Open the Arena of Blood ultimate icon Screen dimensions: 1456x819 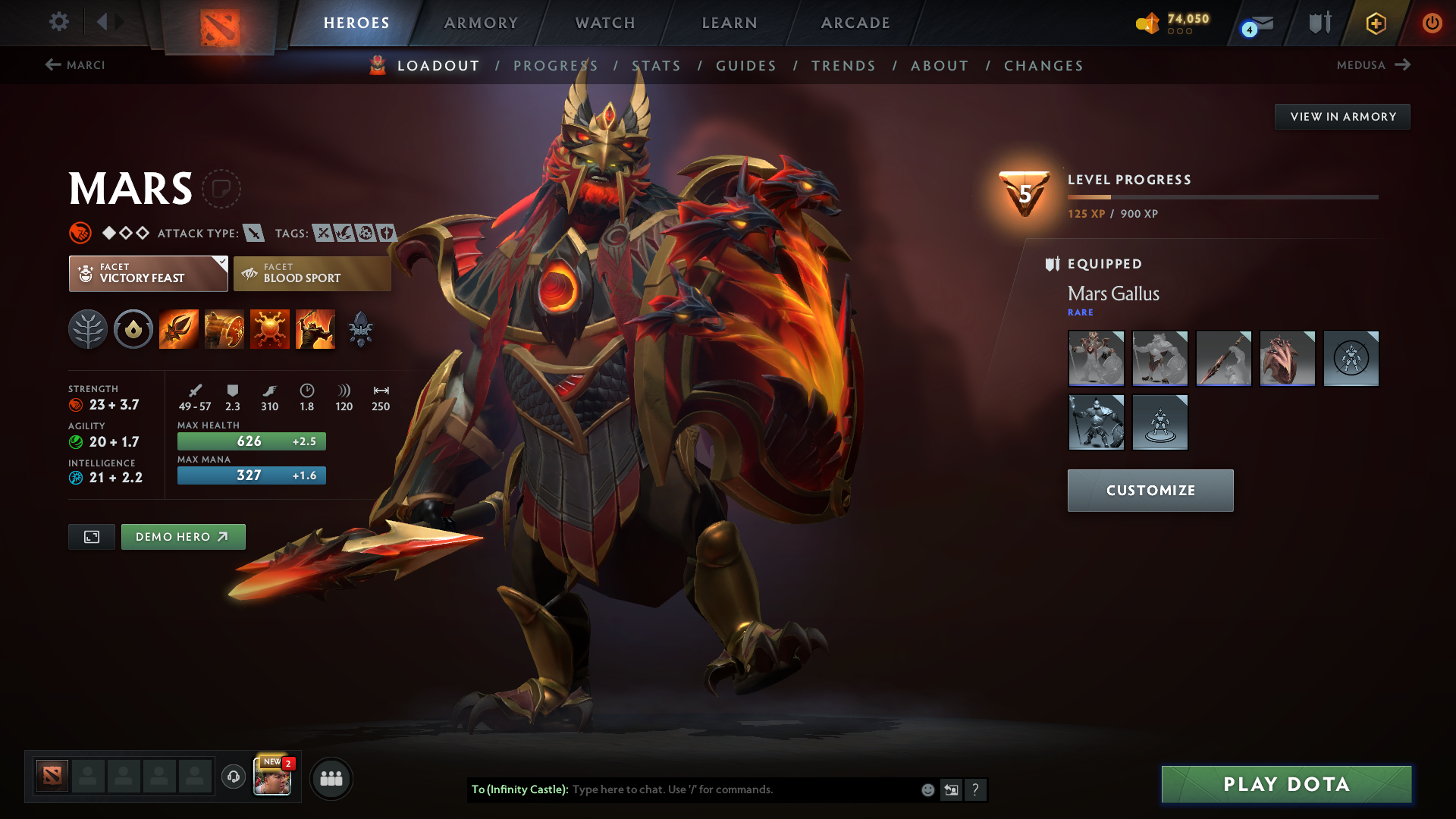[x=315, y=328]
